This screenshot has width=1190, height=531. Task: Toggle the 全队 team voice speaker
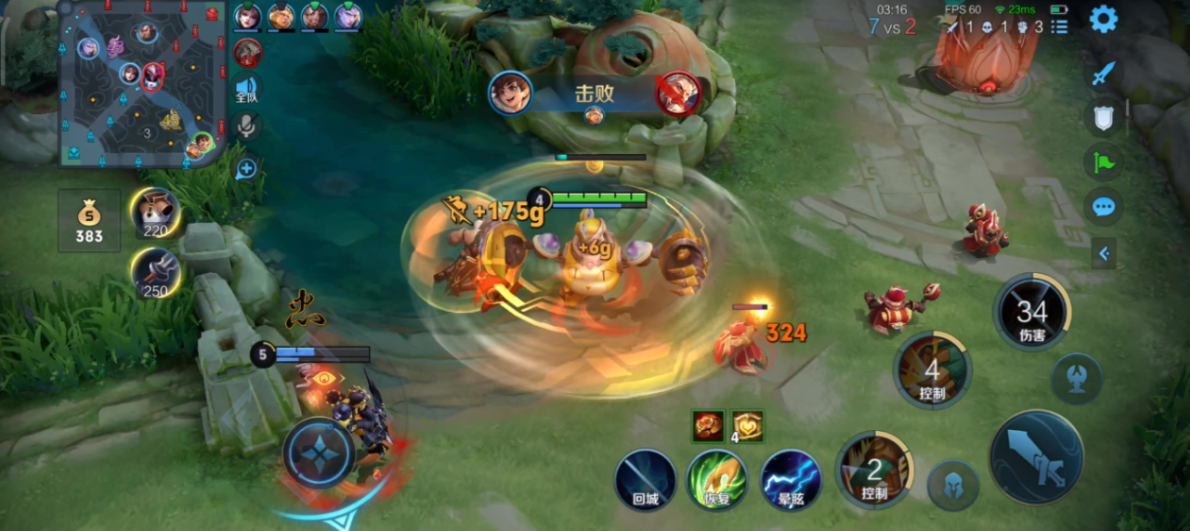(247, 91)
